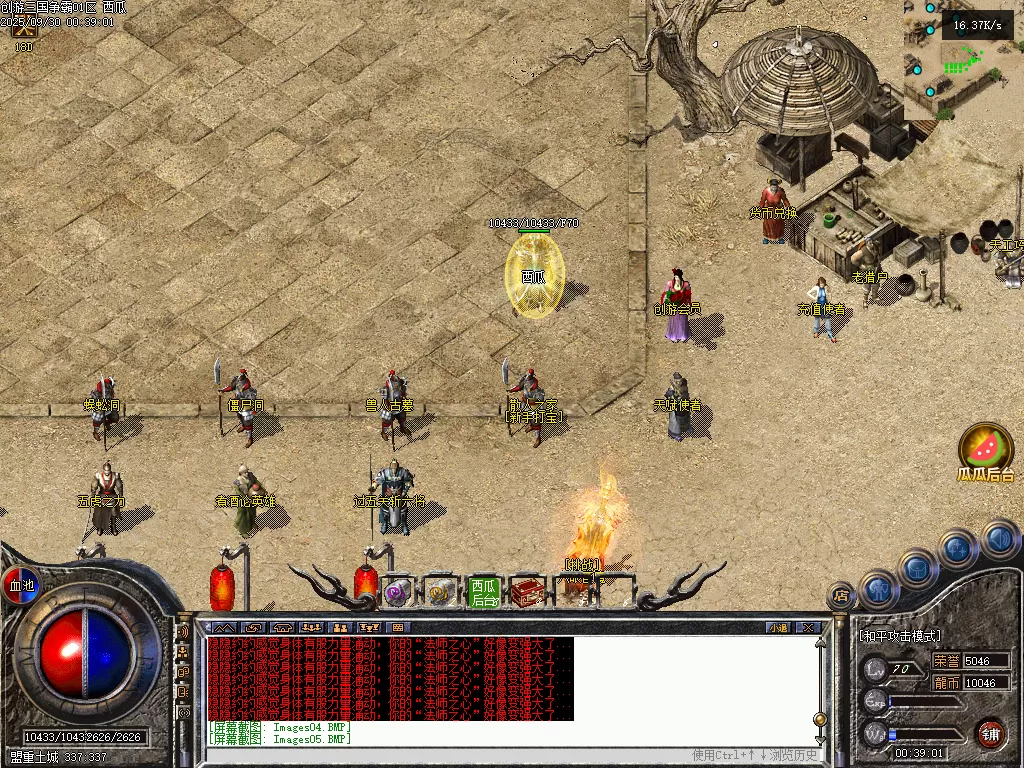Use the purple swirl scroll hotbar item
This screenshot has width=1024, height=768.
click(398, 592)
